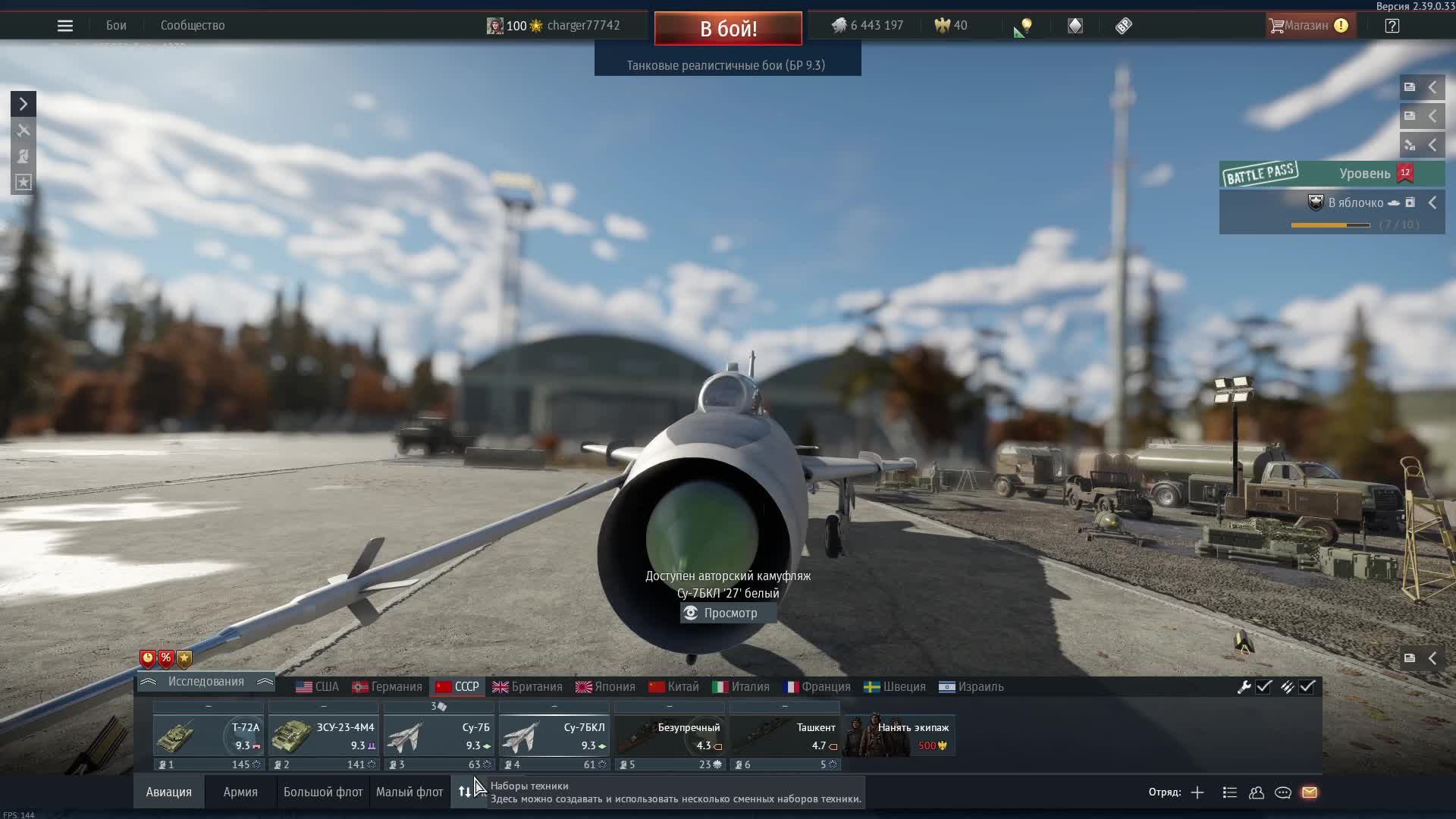Open the mail envelope icon
The image size is (1456, 819).
[x=1310, y=792]
